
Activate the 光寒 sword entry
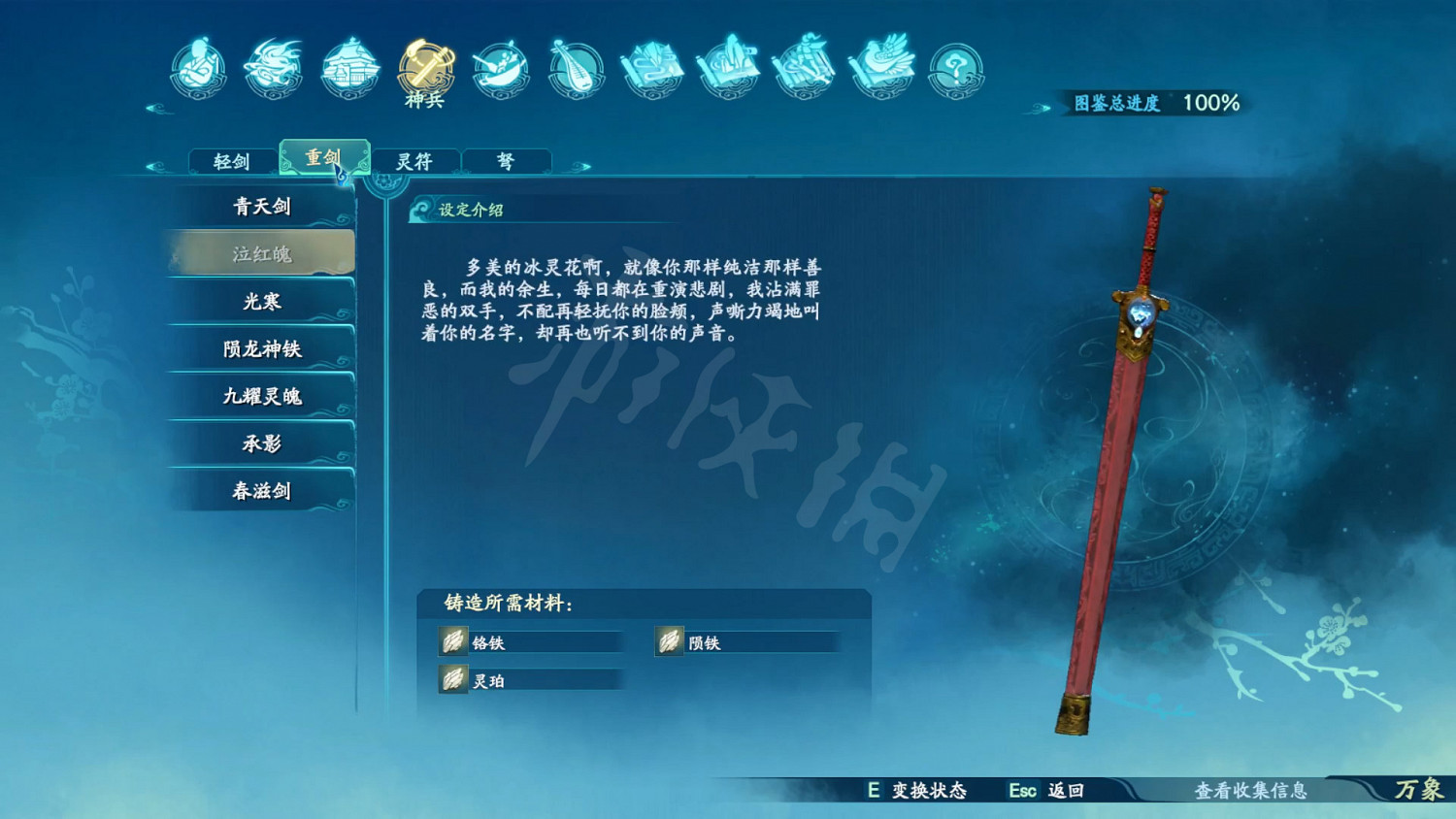tap(260, 302)
